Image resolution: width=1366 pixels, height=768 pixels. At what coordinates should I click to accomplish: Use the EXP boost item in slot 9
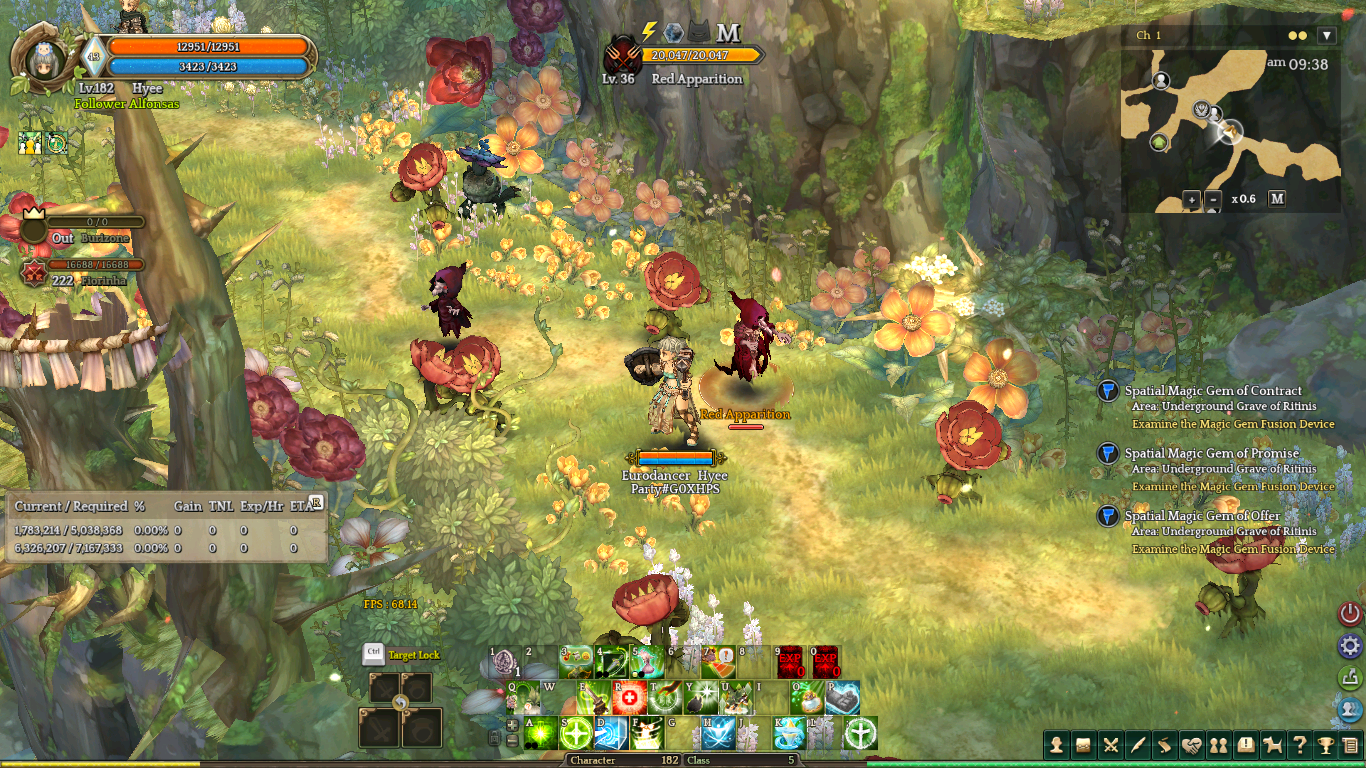(790, 663)
